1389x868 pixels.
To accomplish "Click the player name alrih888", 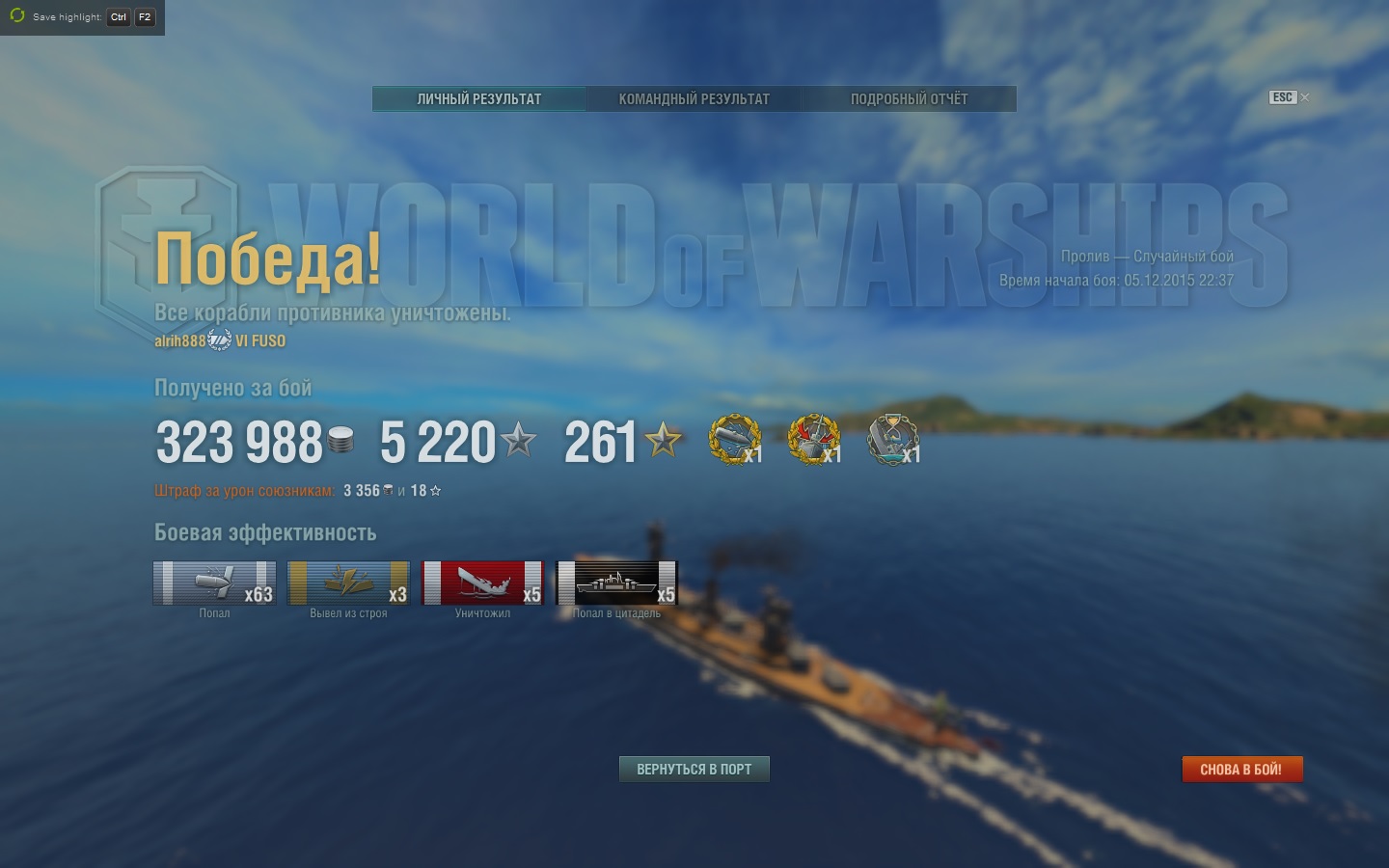I will pos(180,341).
